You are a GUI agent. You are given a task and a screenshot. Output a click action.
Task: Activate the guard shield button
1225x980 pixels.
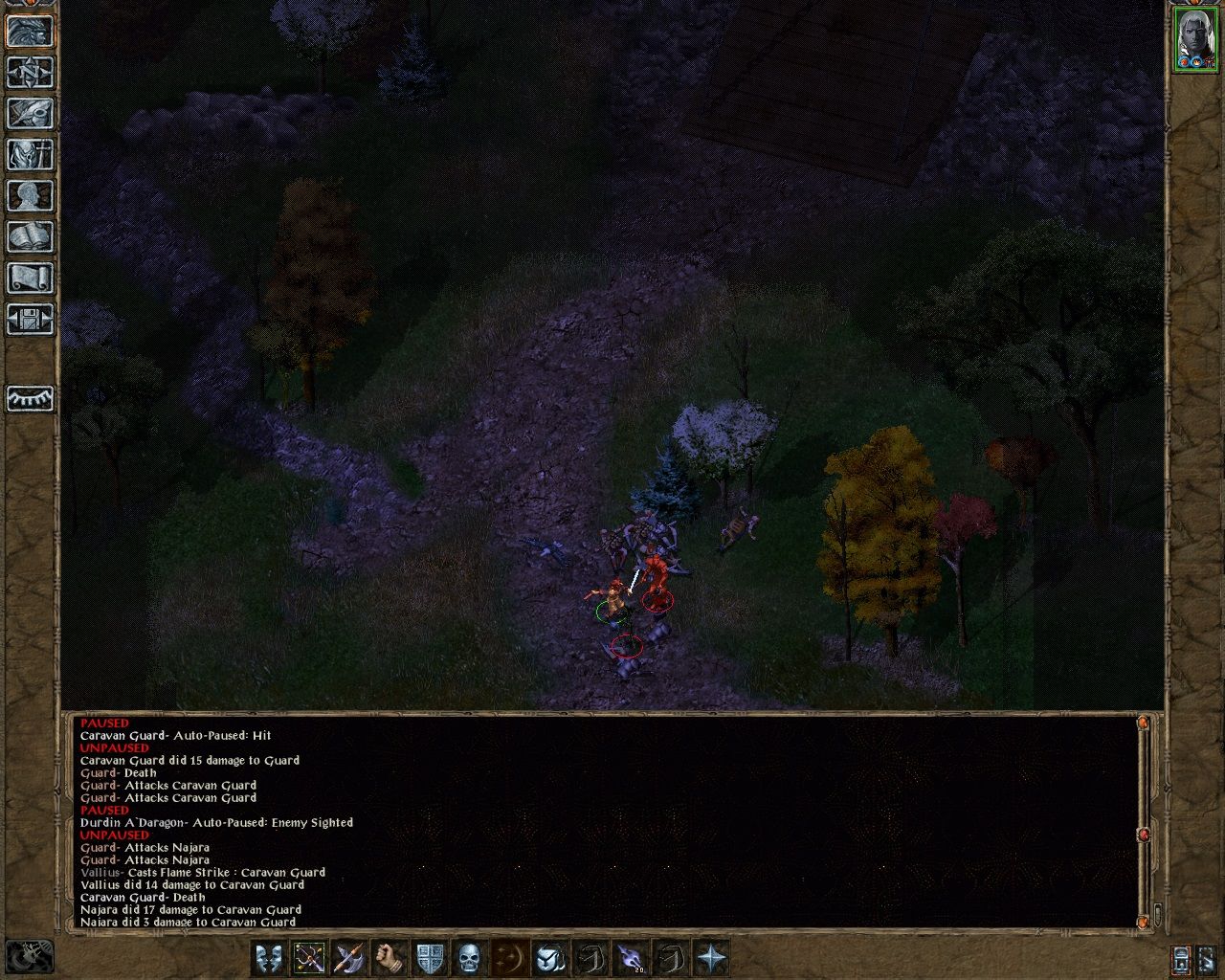[x=430, y=957]
